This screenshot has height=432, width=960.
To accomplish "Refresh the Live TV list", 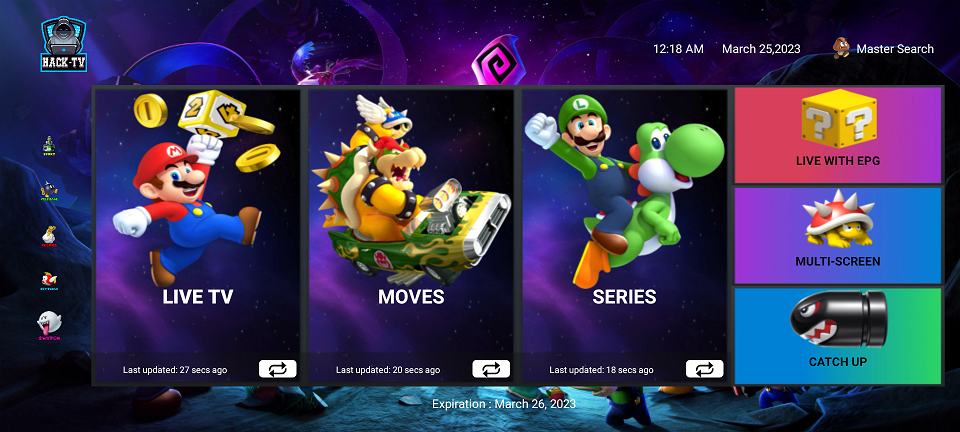I will (x=277, y=369).
